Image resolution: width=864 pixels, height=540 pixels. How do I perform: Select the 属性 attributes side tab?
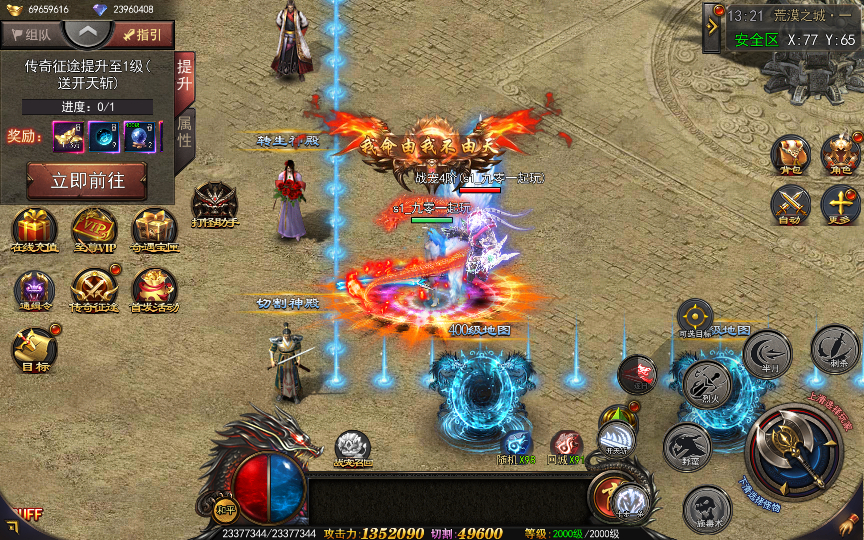pyautogui.click(x=185, y=131)
